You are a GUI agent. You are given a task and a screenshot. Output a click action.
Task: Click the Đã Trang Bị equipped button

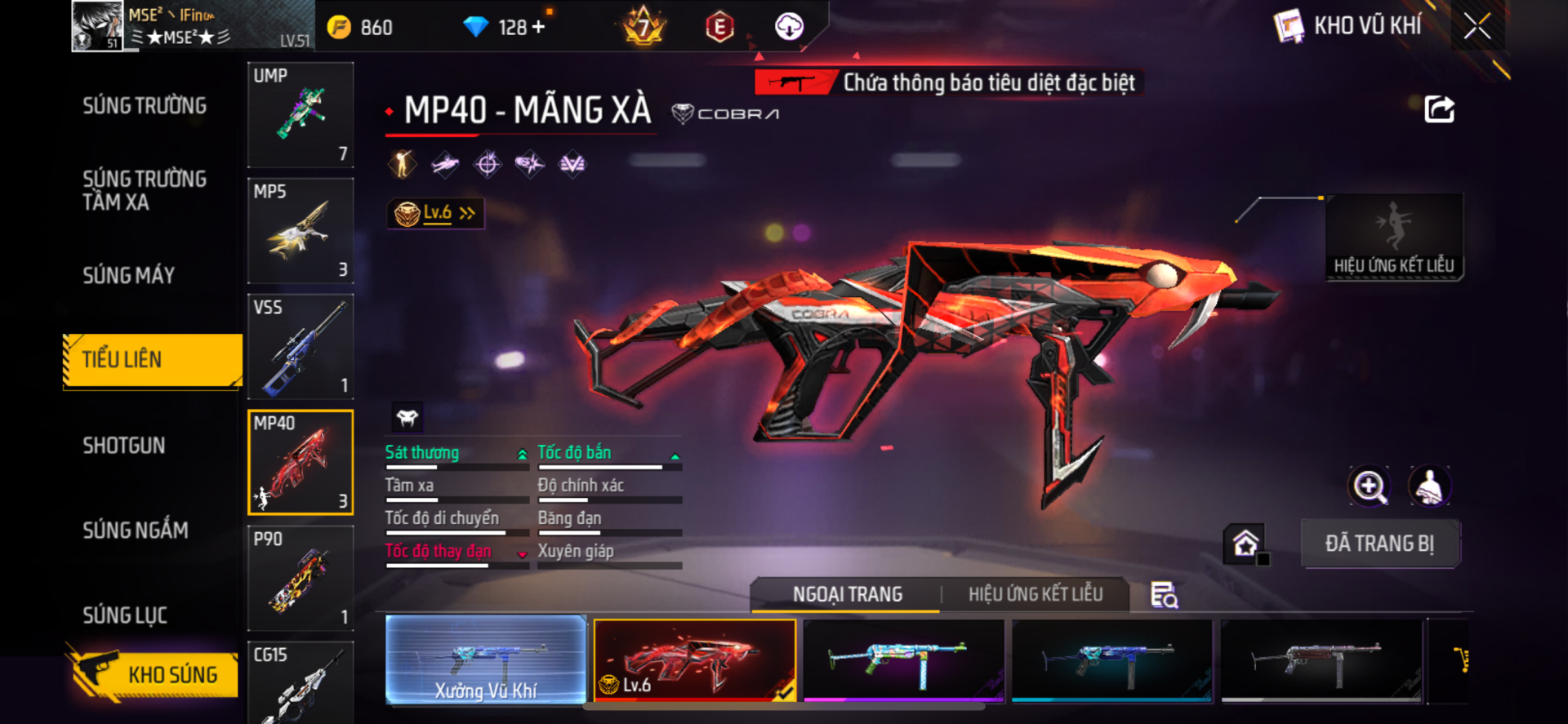1379,544
